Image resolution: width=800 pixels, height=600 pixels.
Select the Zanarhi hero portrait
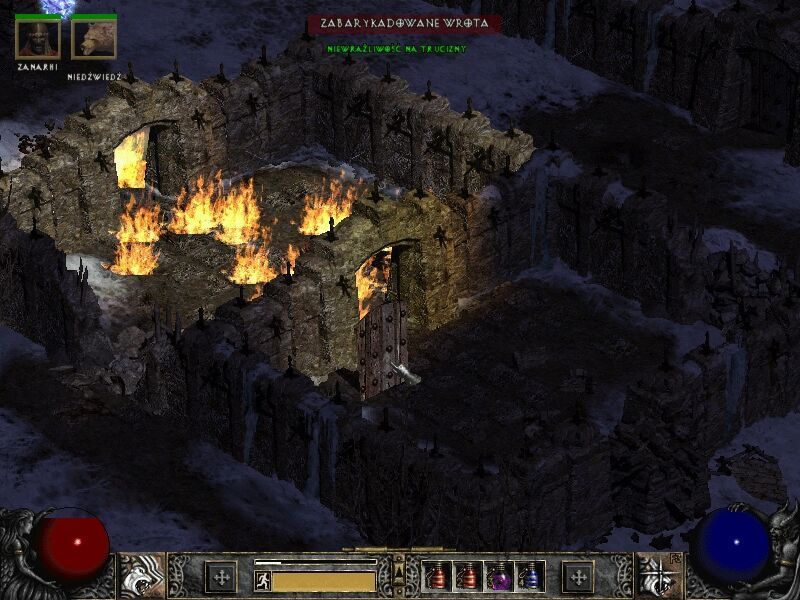point(38,39)
